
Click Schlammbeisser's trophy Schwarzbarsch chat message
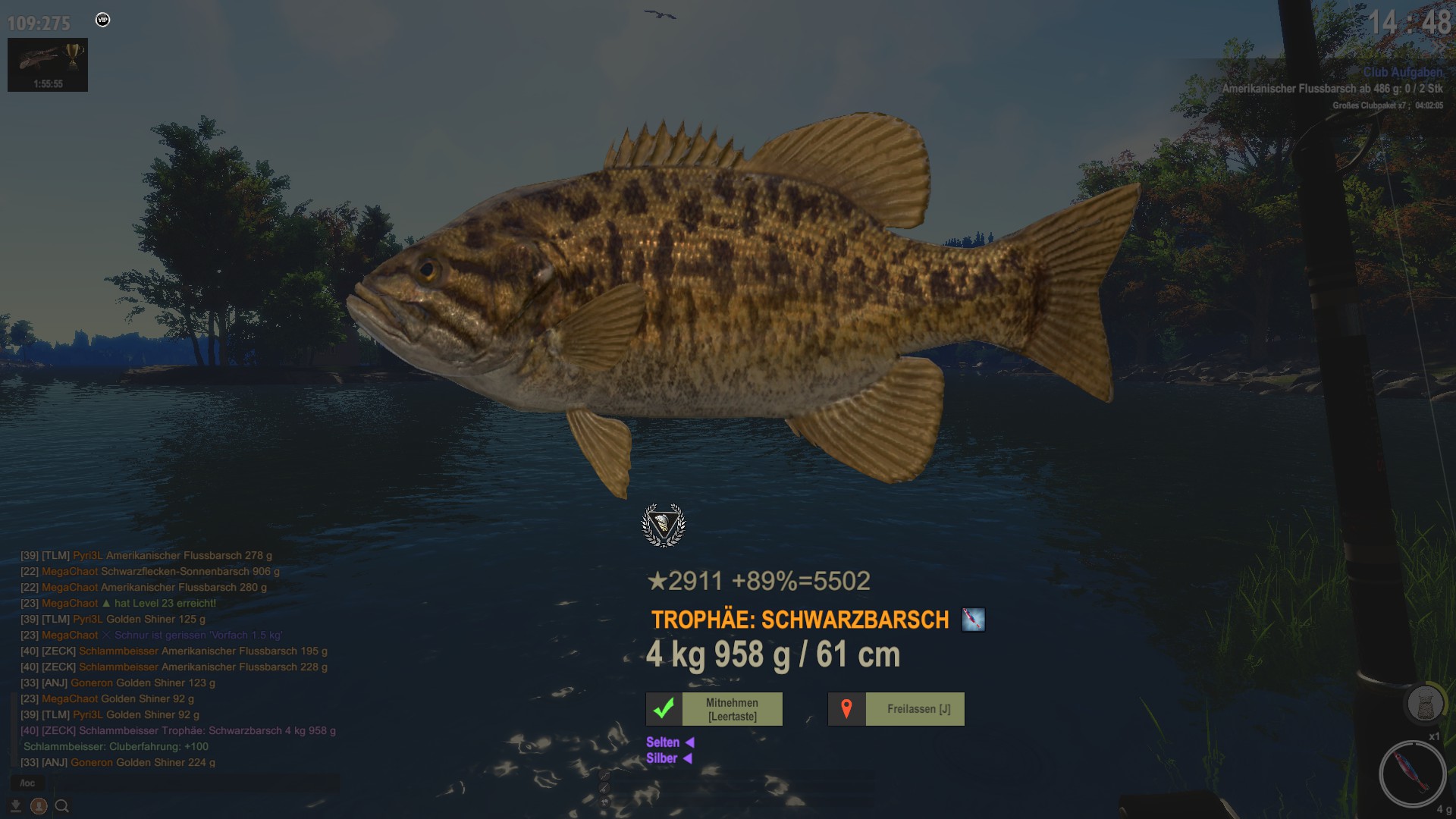coord(178,731)
